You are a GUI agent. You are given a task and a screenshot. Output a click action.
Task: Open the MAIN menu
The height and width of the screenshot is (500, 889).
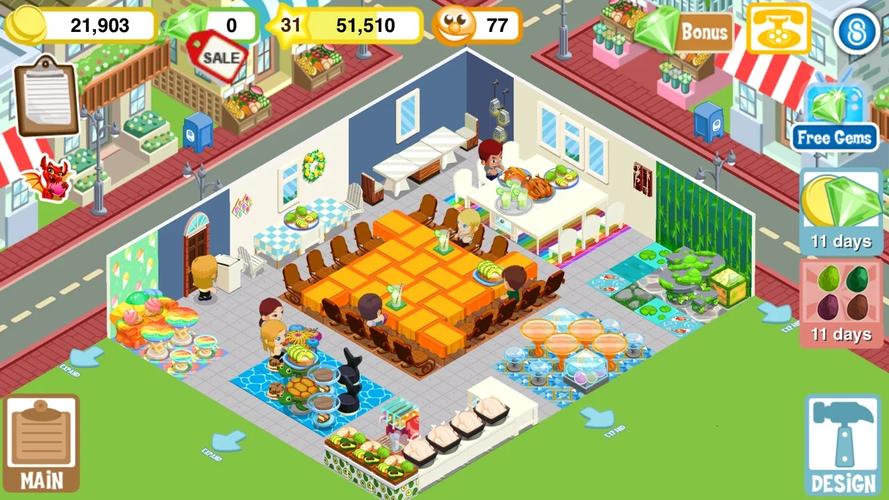click(x=41, y=444)
